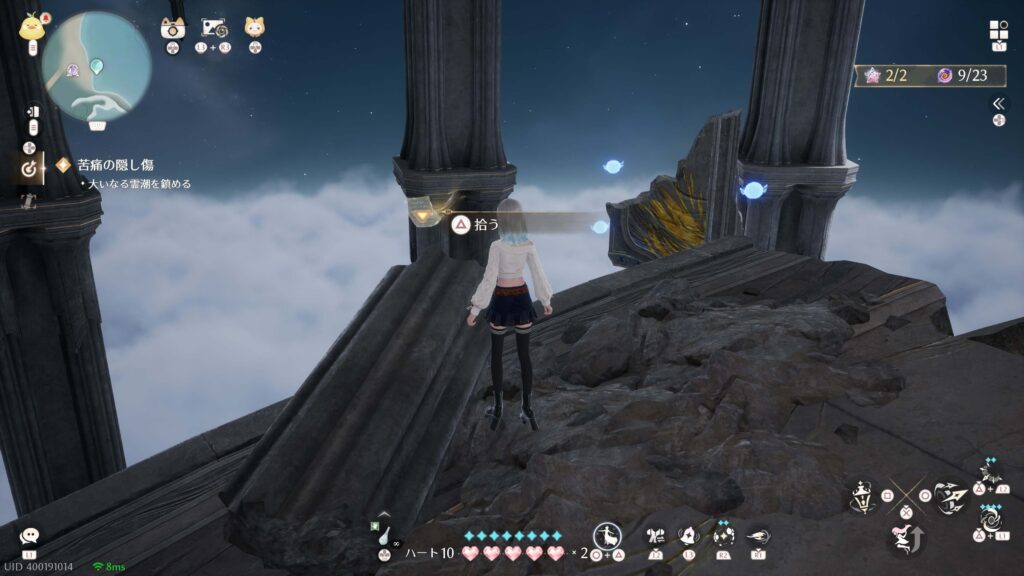Image resolution: width=1024 pixels, height=576 pixels.
Task: Open the chat speech bubble icon
Action: [29, 536]
